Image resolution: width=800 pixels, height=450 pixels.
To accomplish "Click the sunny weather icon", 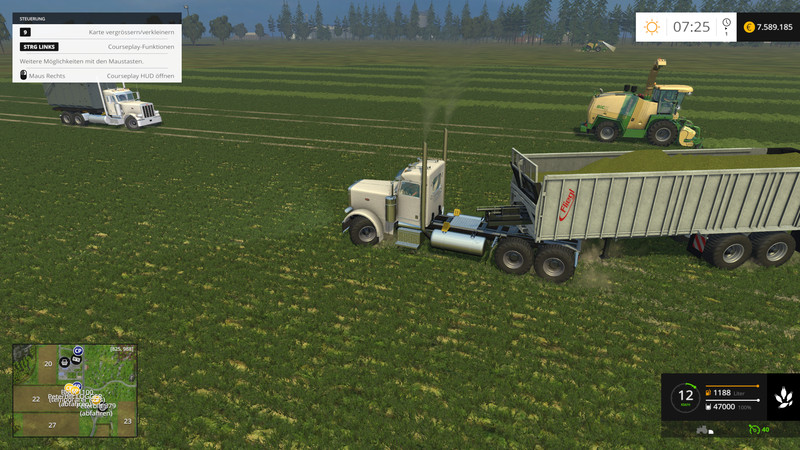I will (651, 27).
